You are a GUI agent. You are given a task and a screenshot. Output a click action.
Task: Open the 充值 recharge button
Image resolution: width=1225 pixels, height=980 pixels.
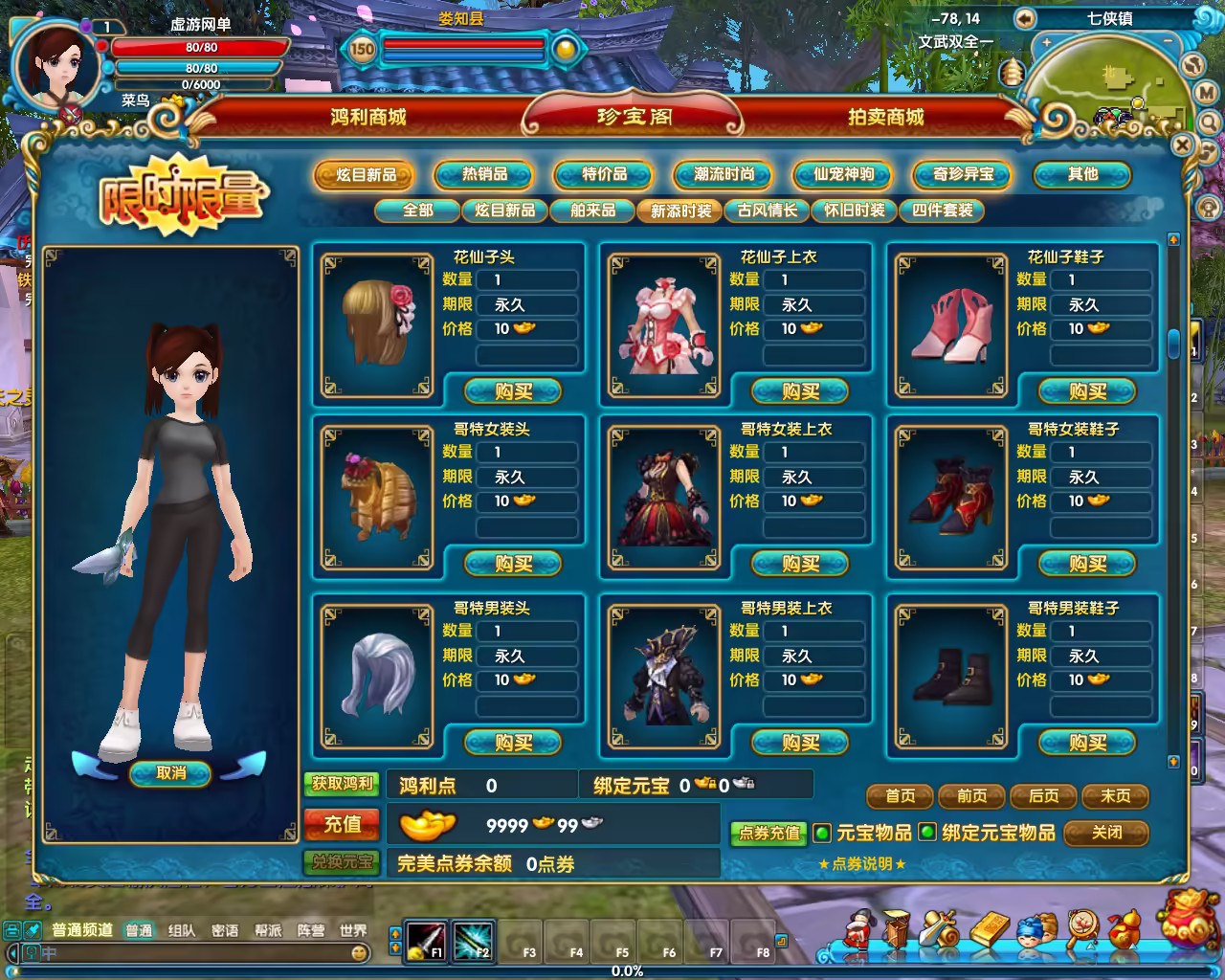[342, 824]
